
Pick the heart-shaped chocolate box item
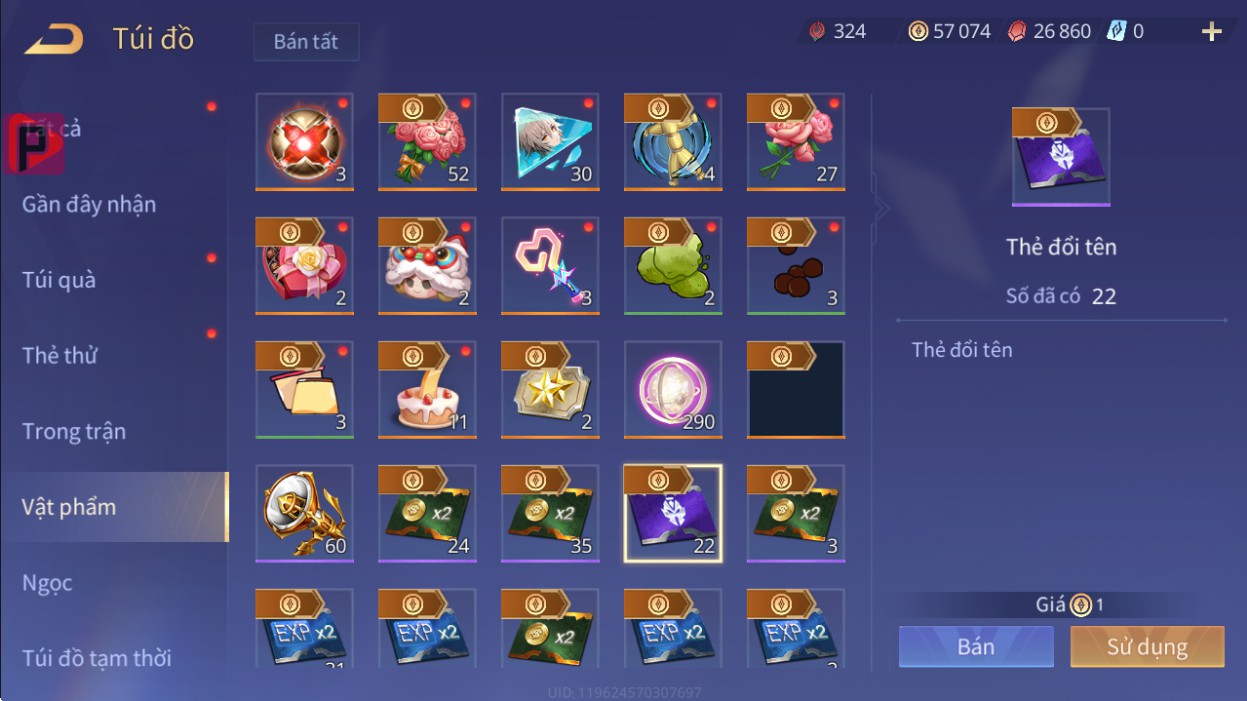pyautogui.click(x=304, y=266)
